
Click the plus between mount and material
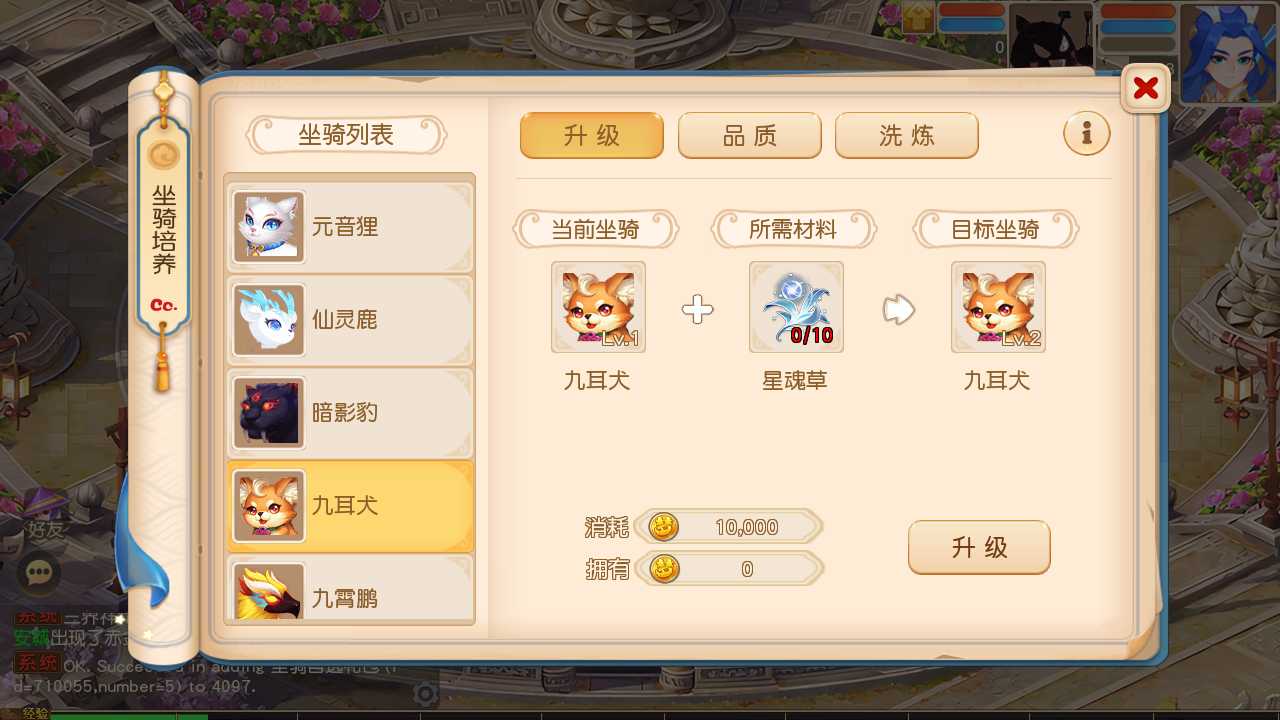[x=697, y=310]
